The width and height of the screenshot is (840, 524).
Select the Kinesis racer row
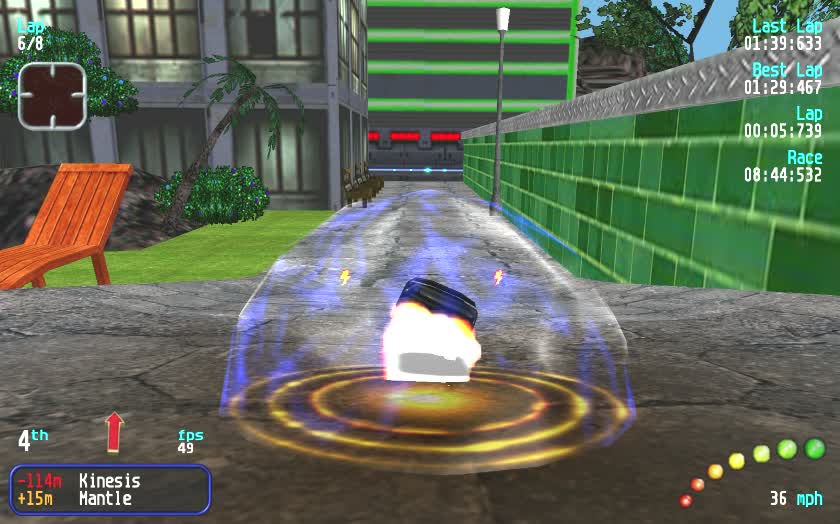[110, 481]
